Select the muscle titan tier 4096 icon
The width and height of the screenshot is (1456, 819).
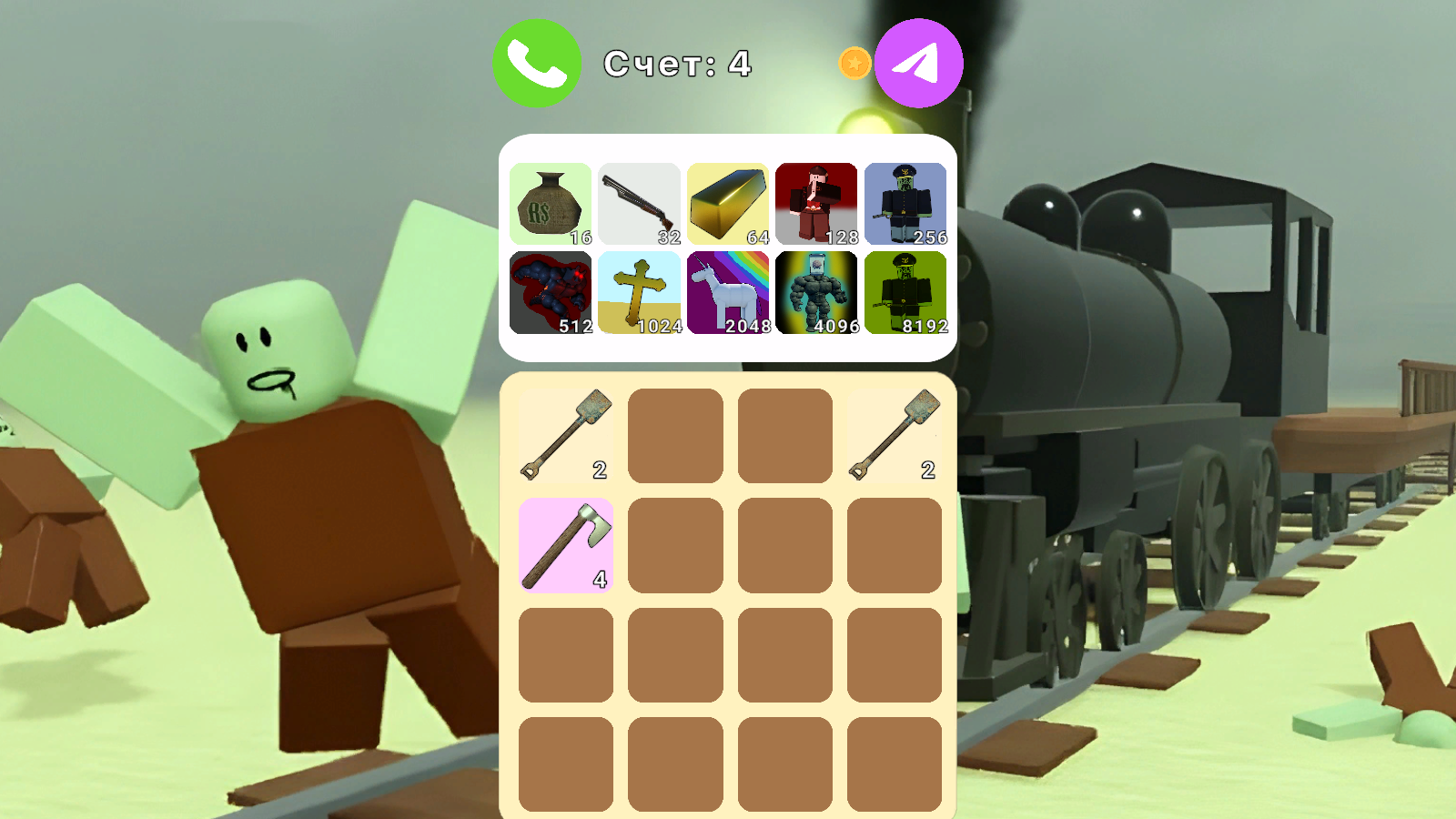pos(817,289)
